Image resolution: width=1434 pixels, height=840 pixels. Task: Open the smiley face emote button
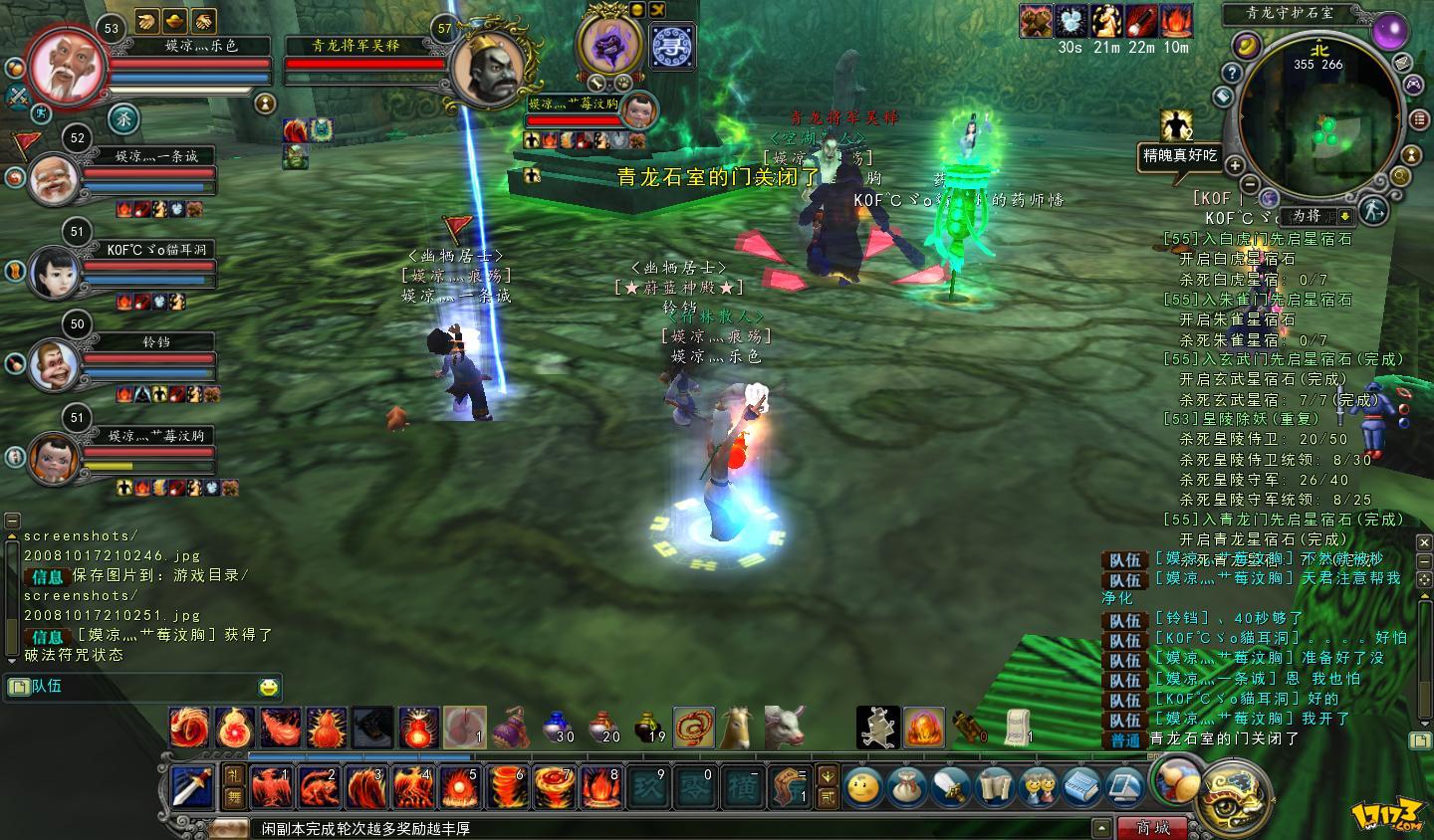click(x=862, y=787)
